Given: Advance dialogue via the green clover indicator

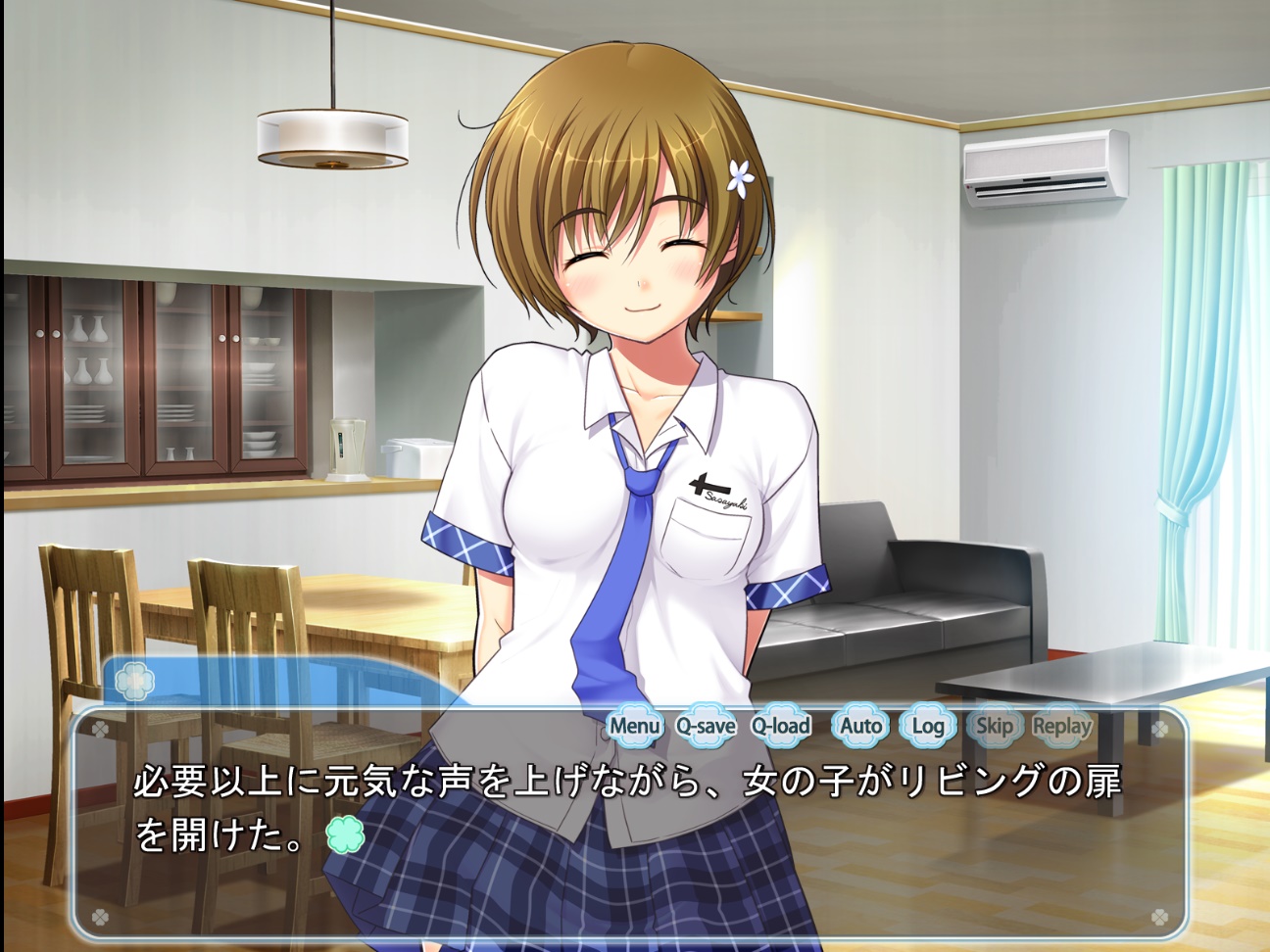Looking at the screenshot, I should (x=345, y=834).
